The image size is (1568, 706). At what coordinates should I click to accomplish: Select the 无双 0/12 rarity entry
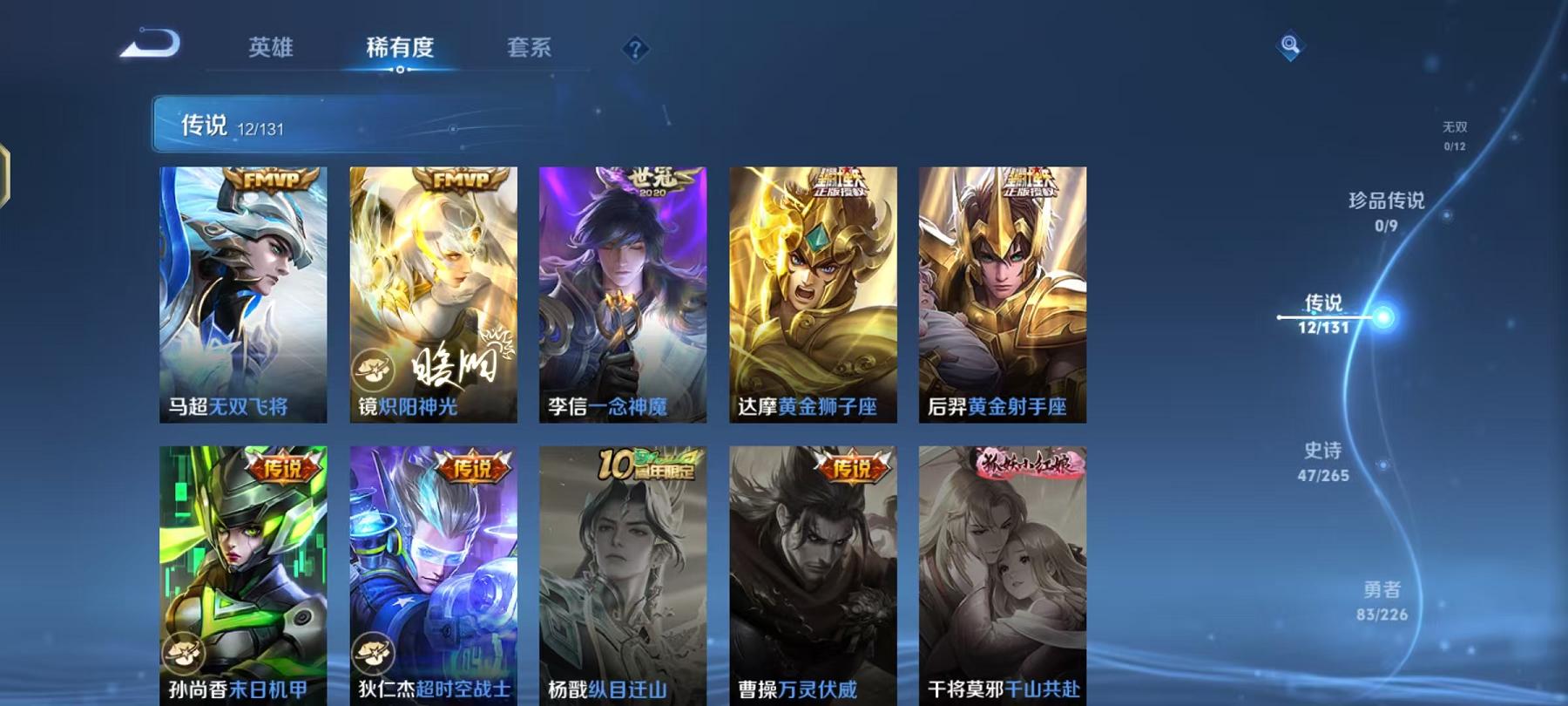coord(1455,135)
